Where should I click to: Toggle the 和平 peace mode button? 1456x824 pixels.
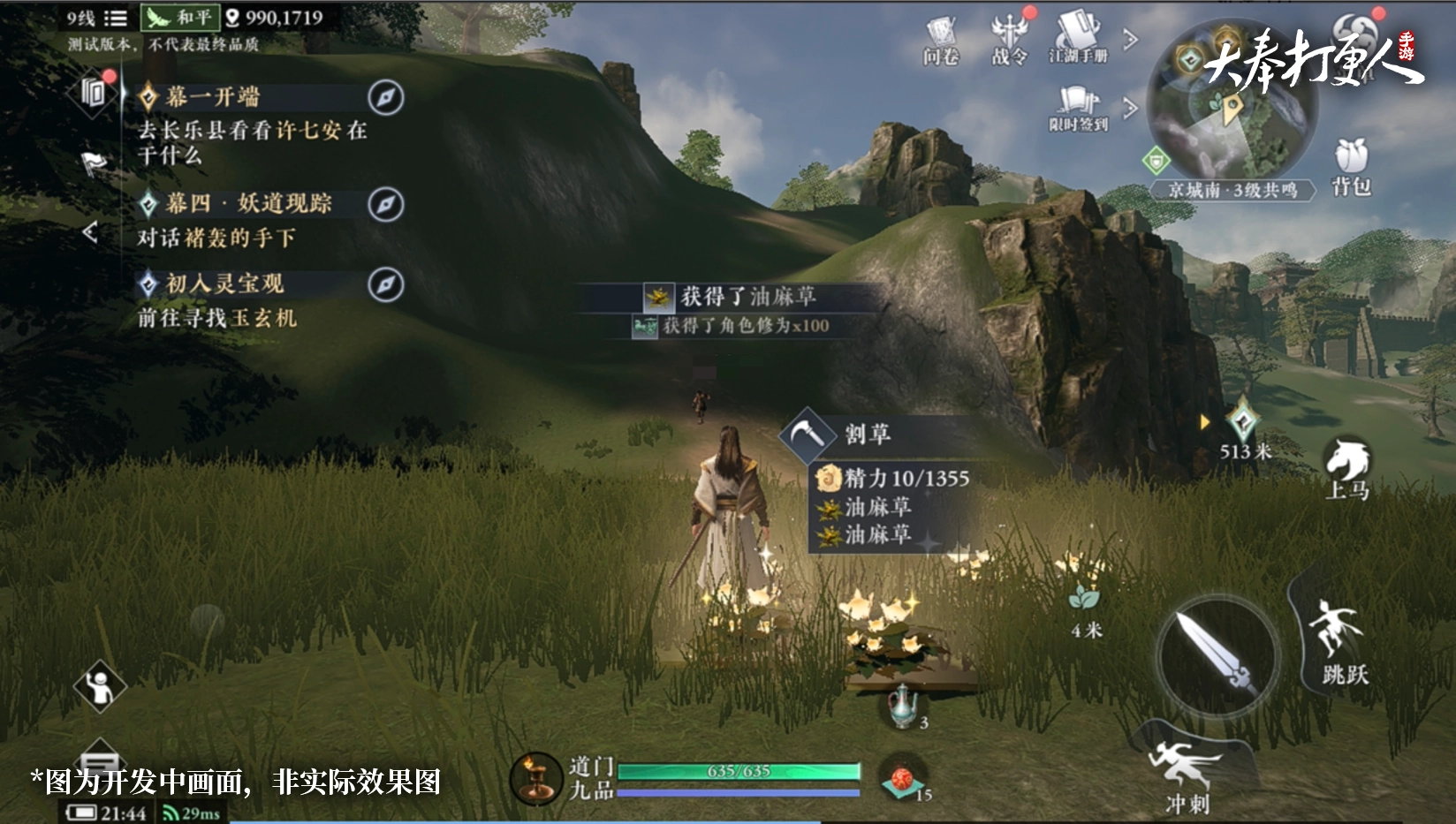(179, 17)
